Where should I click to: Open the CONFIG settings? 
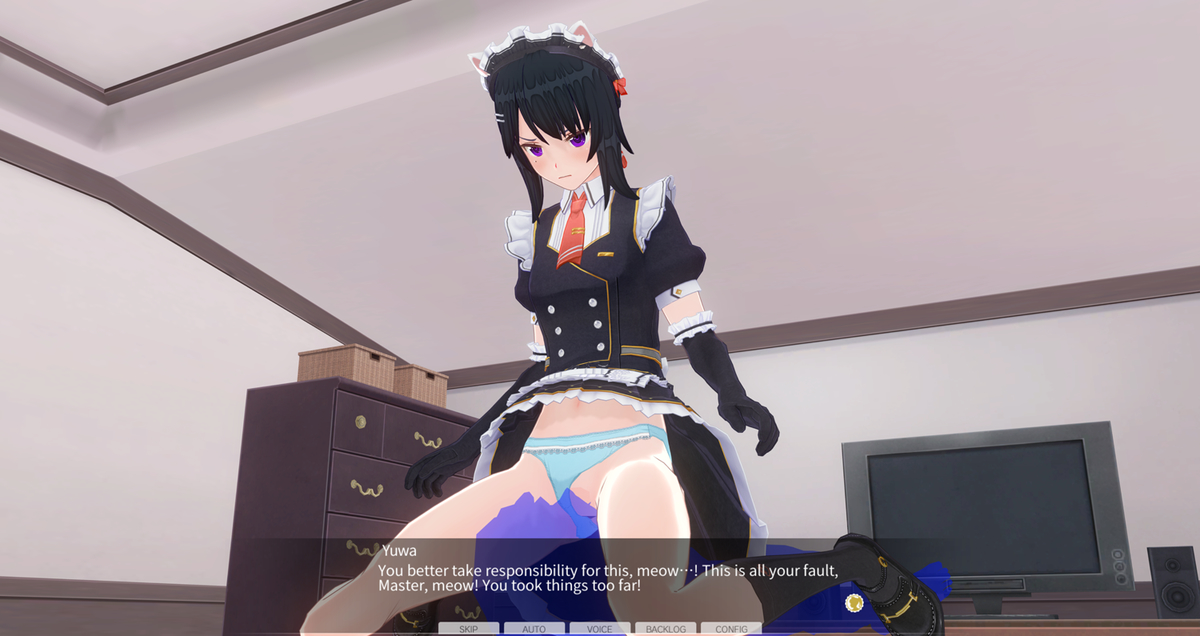tap(731, 629)
